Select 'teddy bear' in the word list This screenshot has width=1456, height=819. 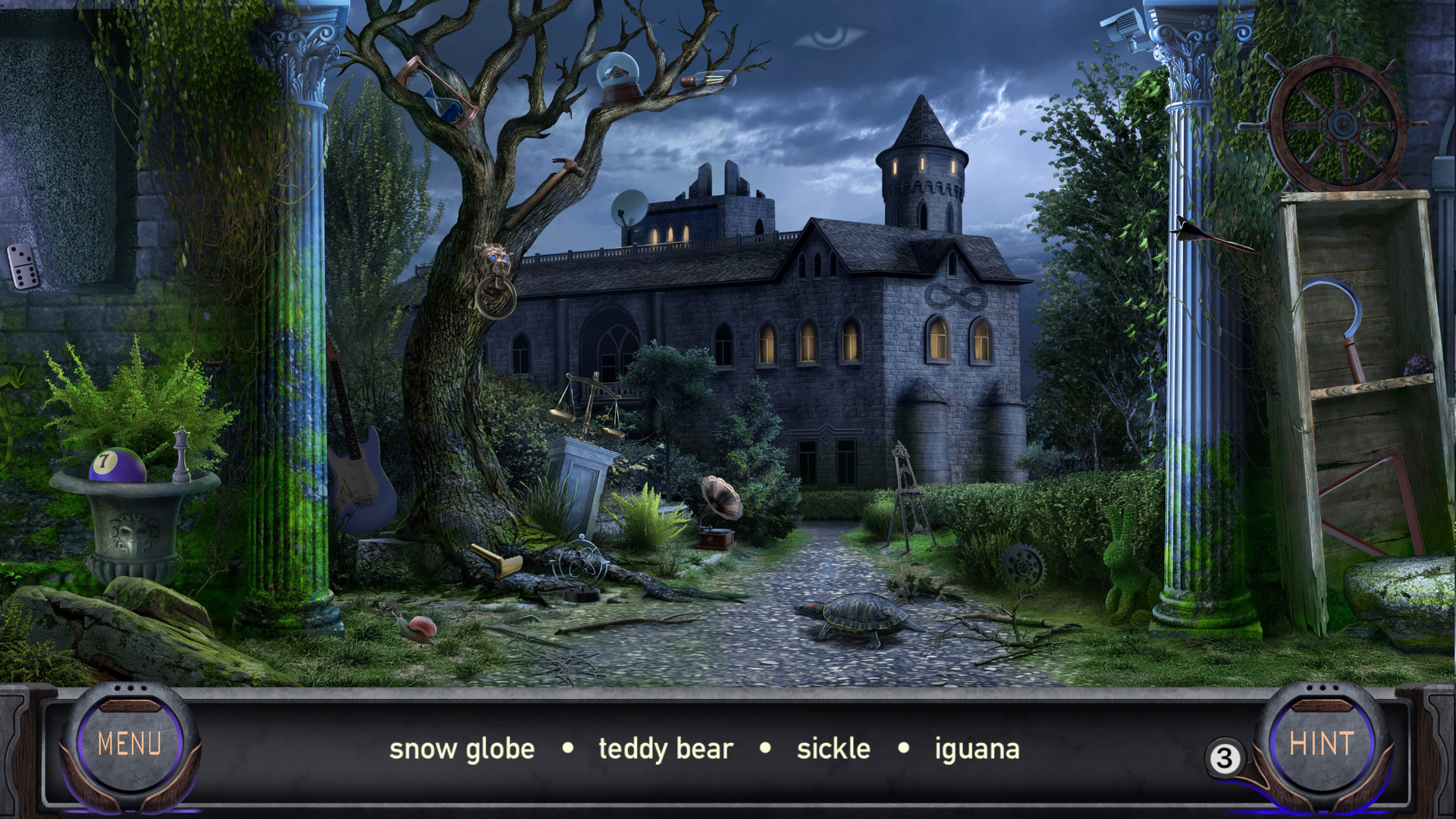click(665, 748)
